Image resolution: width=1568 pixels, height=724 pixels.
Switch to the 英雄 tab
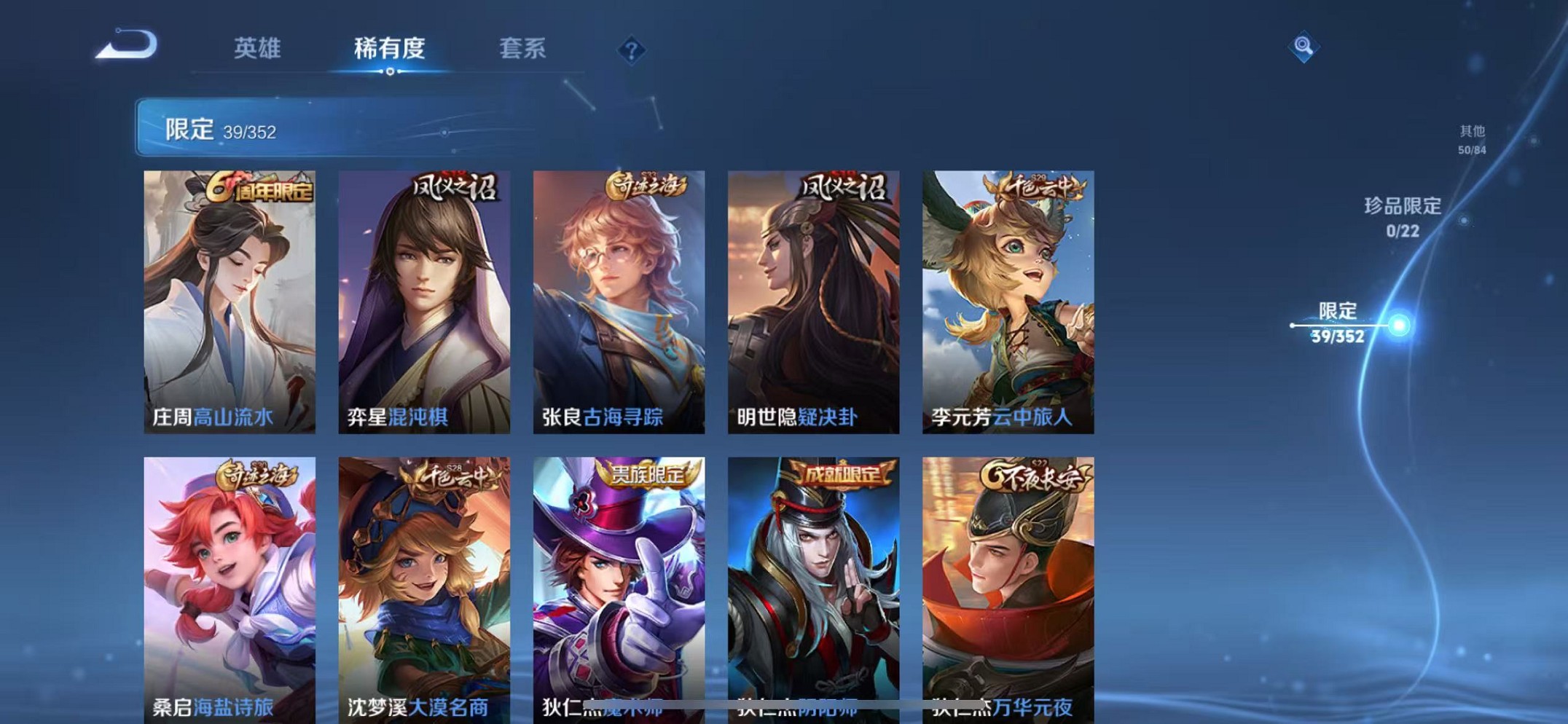pyautogui.click(x=256, y=48)
